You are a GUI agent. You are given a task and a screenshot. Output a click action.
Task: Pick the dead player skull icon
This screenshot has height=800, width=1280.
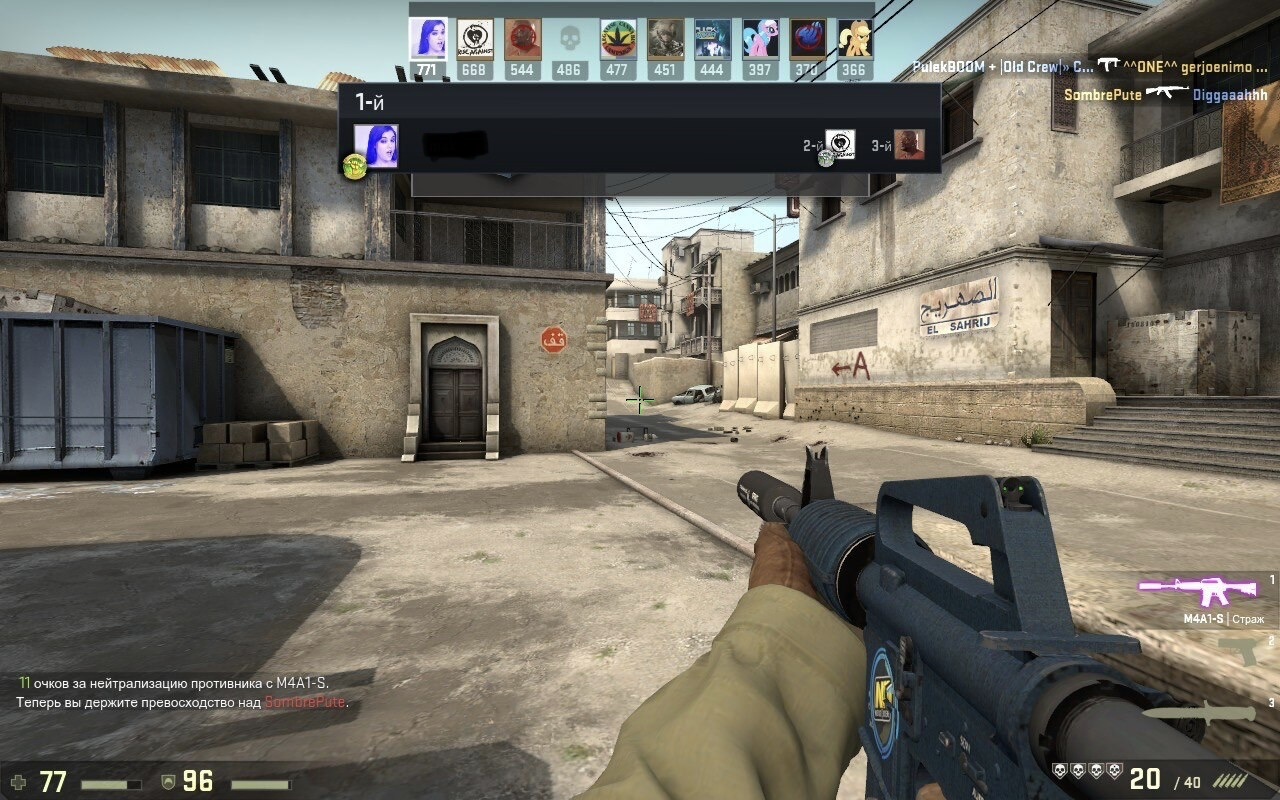(569, 39)
